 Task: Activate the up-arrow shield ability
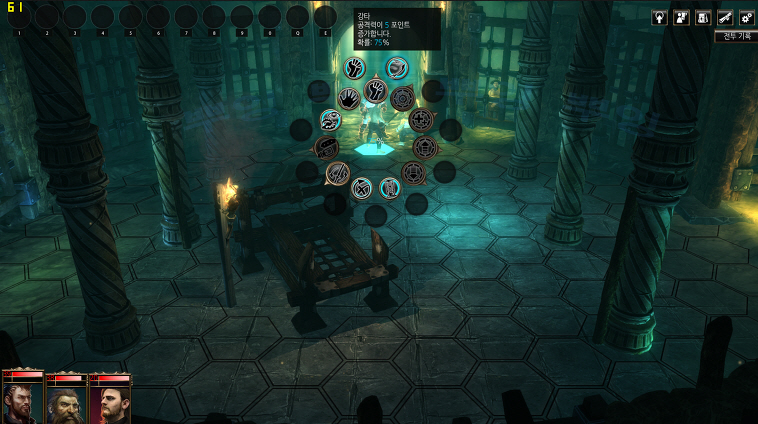point(424,148)
